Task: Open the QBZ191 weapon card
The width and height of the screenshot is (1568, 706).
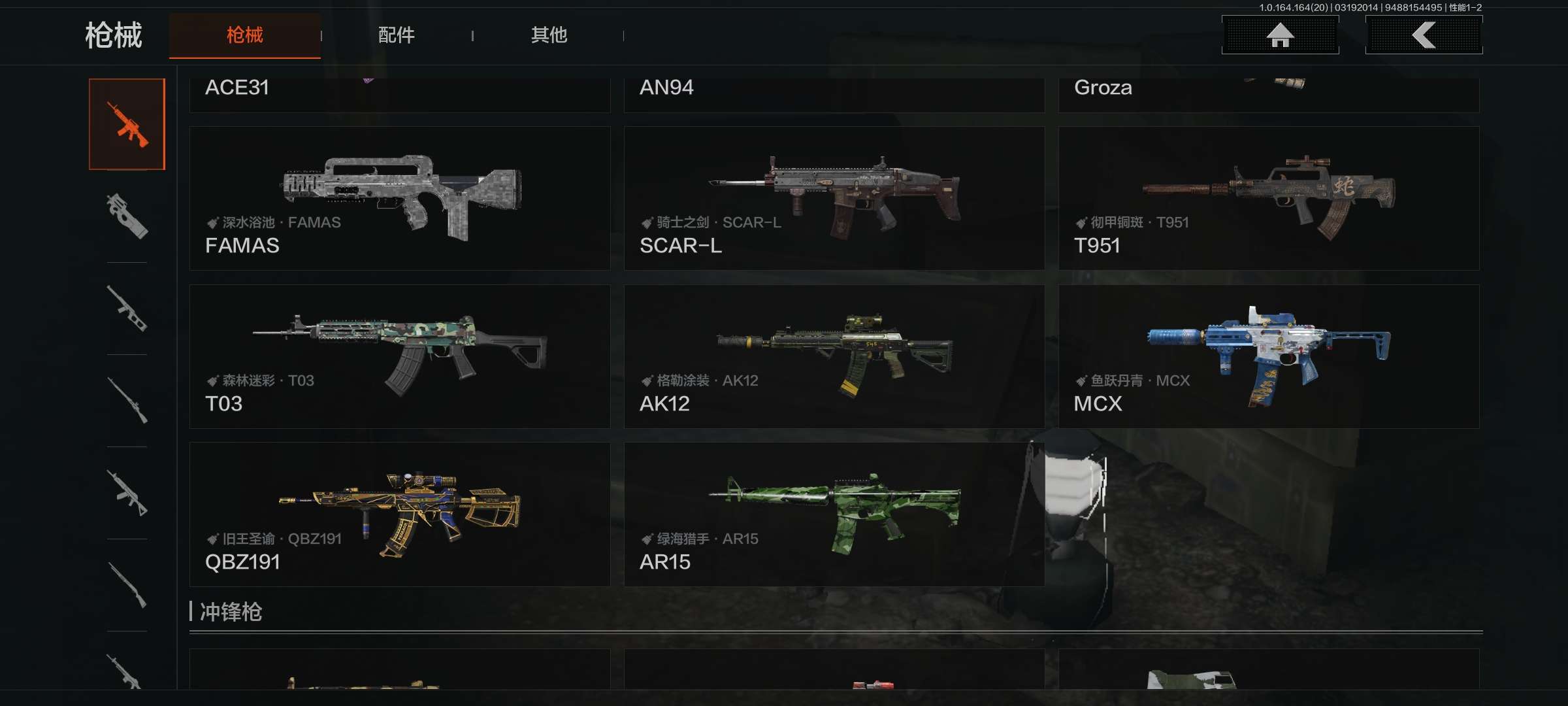Action: click(x=399, y=514)
